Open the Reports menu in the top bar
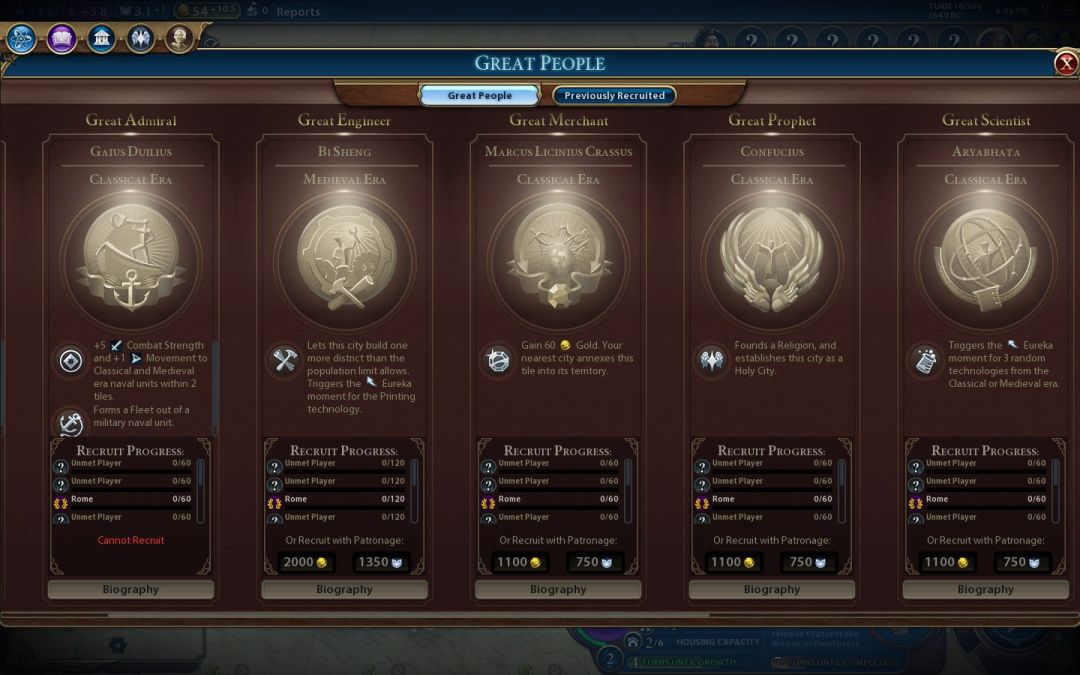The image size is (1080, 675). [298, 12]
